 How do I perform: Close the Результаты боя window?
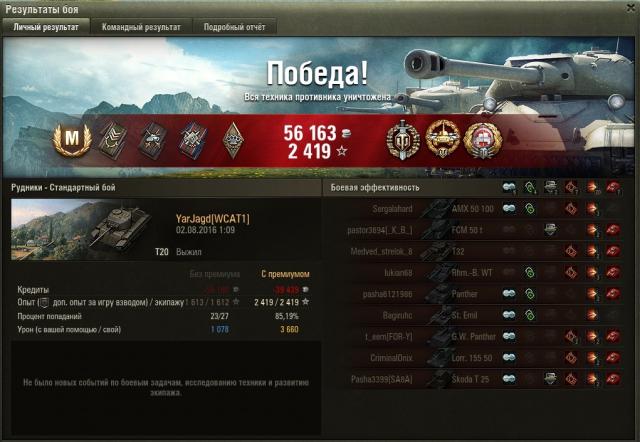(630, 8)
